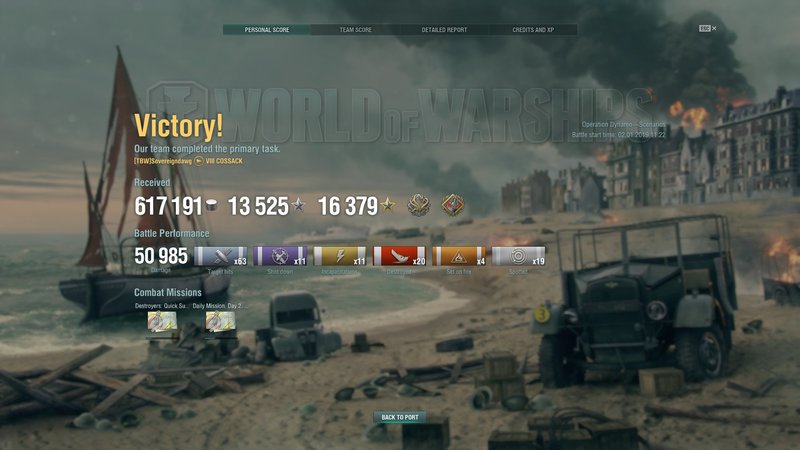Click the diamond-shaped achievement badge
The height and width of the screenshot is (450, 800).
454,205
